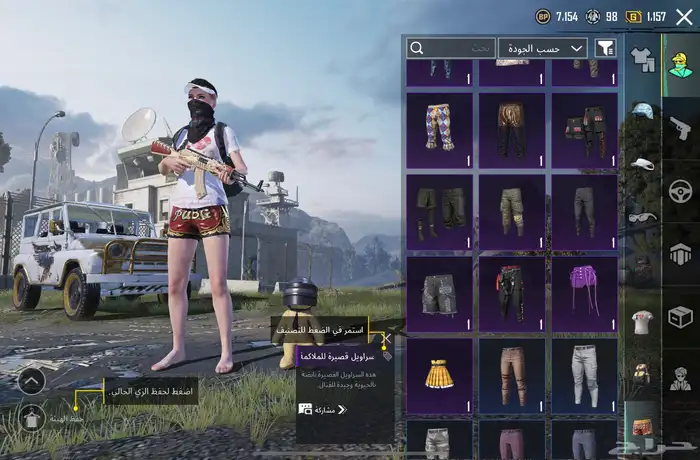Expand the up-arrow circle button

coord(31,380)
